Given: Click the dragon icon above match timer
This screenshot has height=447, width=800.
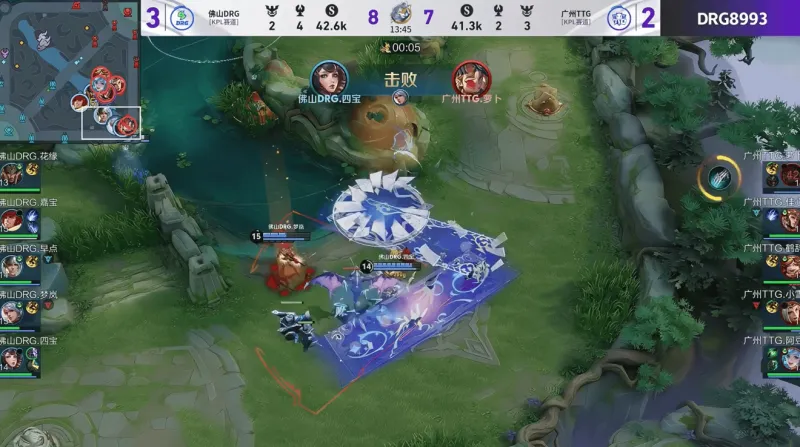Looking at the screenshot, I should (x=400, y=14).
